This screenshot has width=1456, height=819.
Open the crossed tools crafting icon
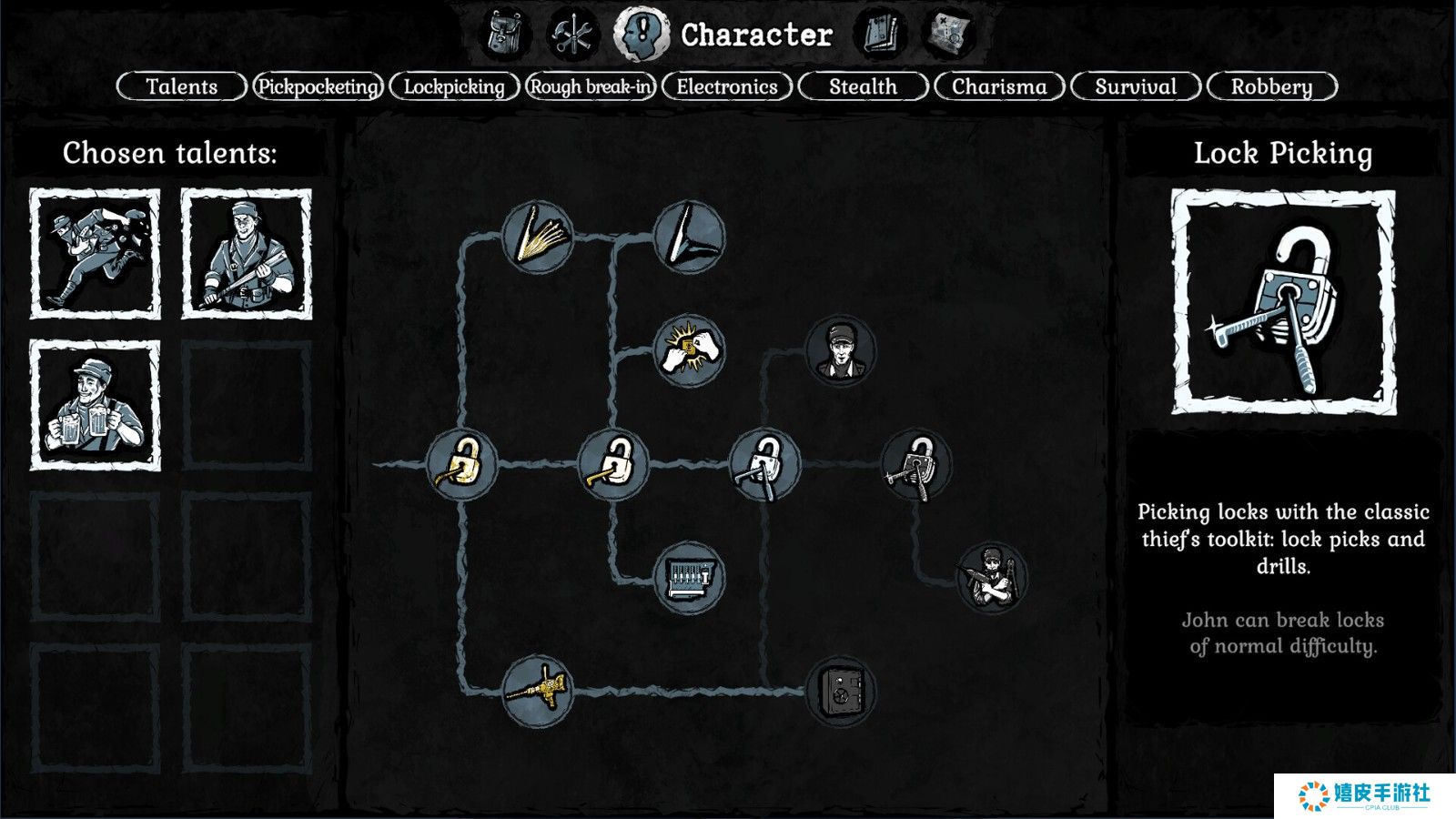[x=573, y=35]
